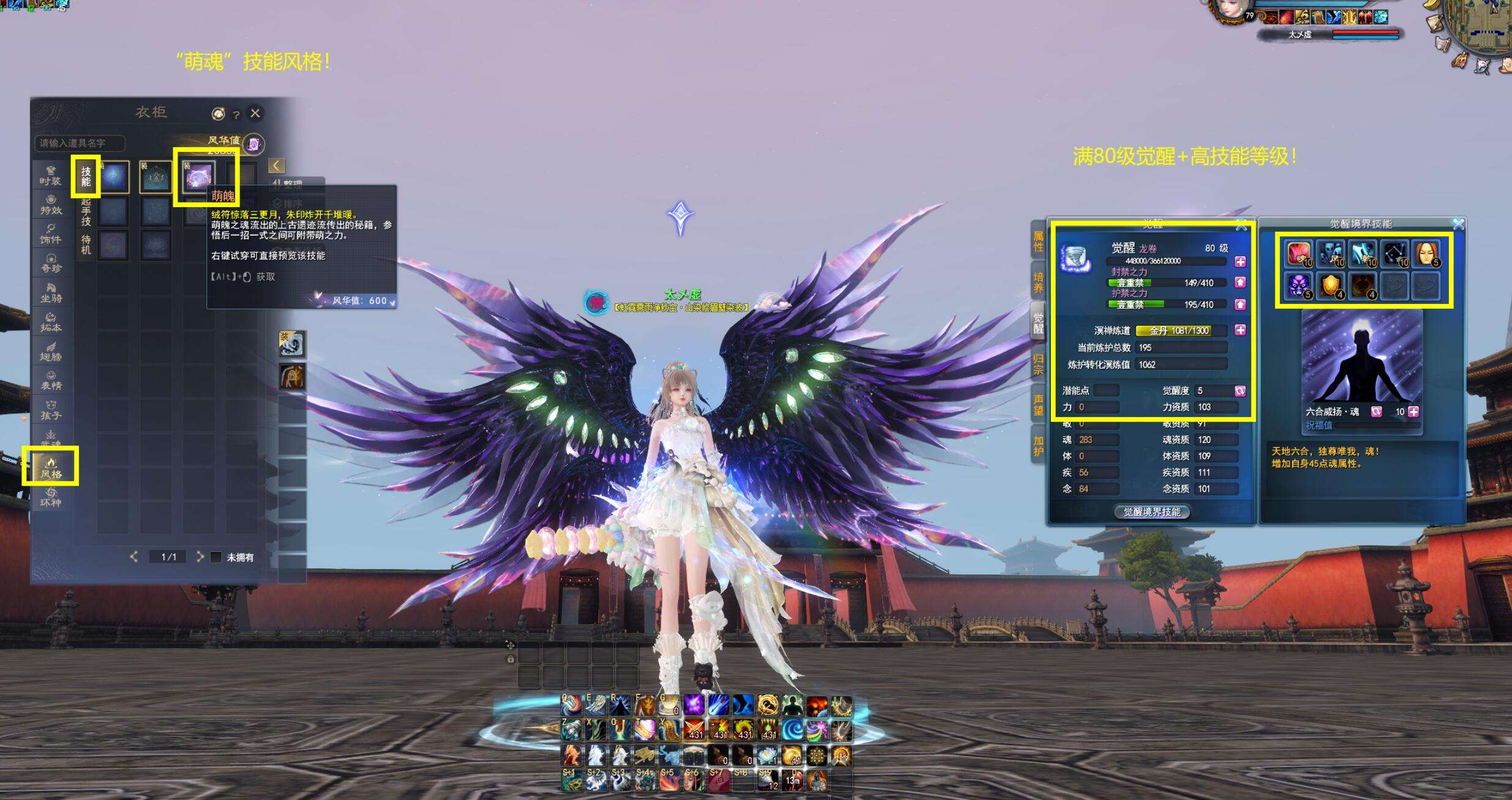
Task: Choose the 萌魄 purple skill style item
Action: tap(198, 178)
